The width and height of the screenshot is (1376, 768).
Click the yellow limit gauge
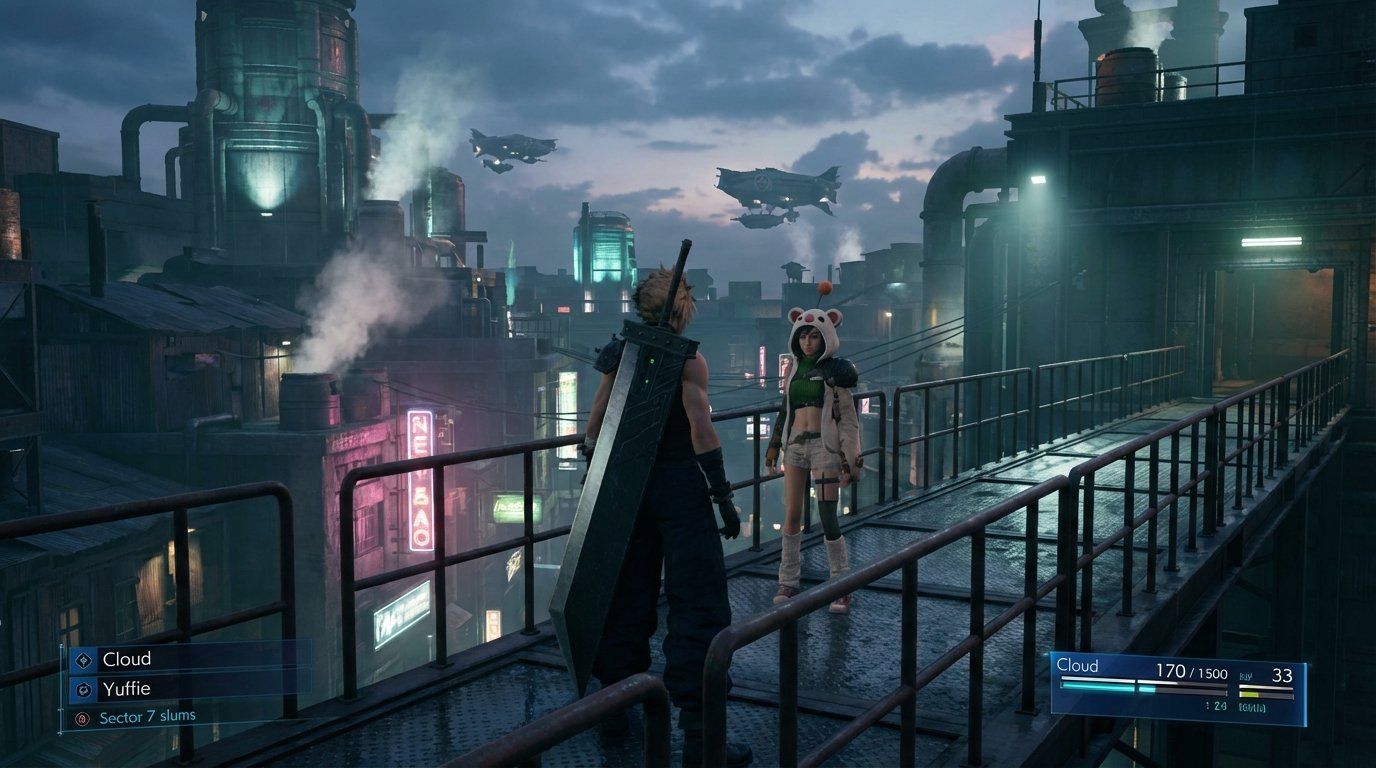point(1250,694)
